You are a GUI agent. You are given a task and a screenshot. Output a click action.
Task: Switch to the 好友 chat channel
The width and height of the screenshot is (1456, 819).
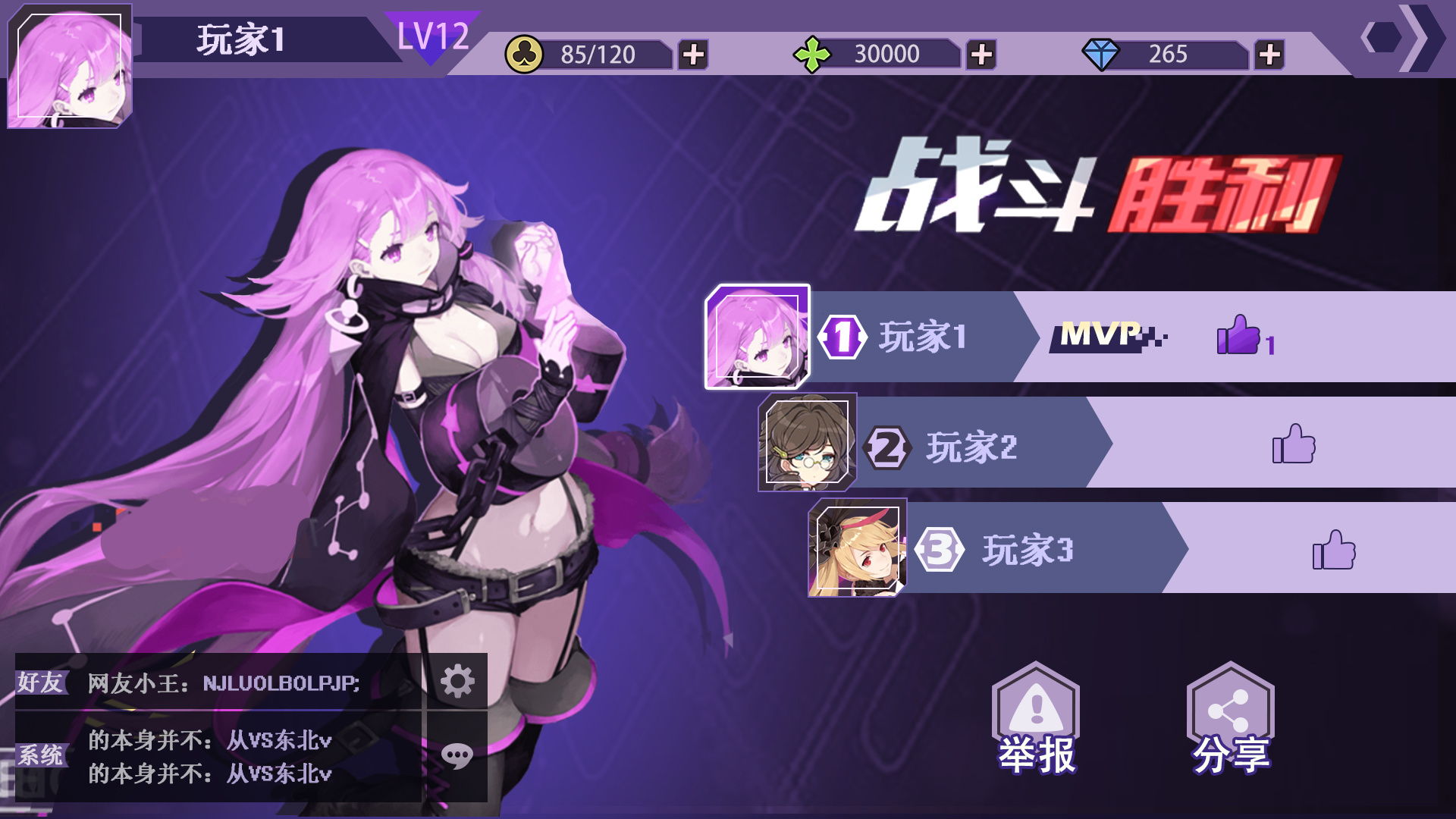coord(42,681)
